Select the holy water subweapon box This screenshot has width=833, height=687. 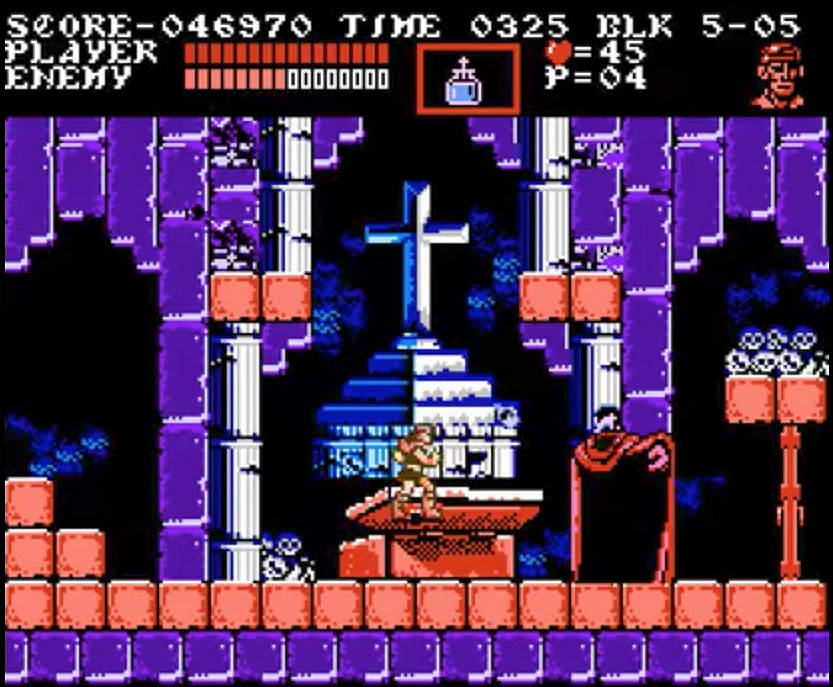click(x=467, y=79)
